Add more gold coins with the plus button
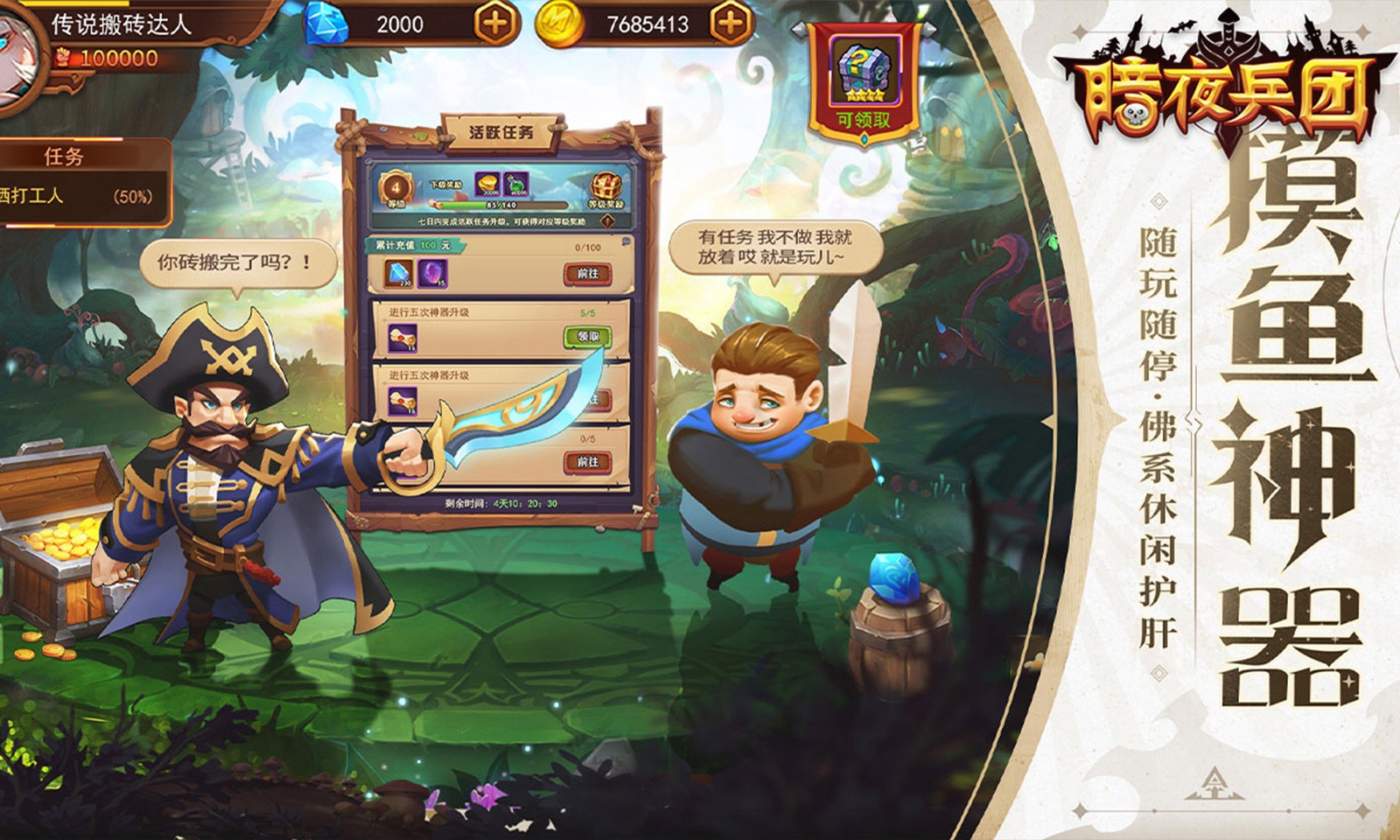The height and width of the screenshot is (840, 1400). pos(731,24)
